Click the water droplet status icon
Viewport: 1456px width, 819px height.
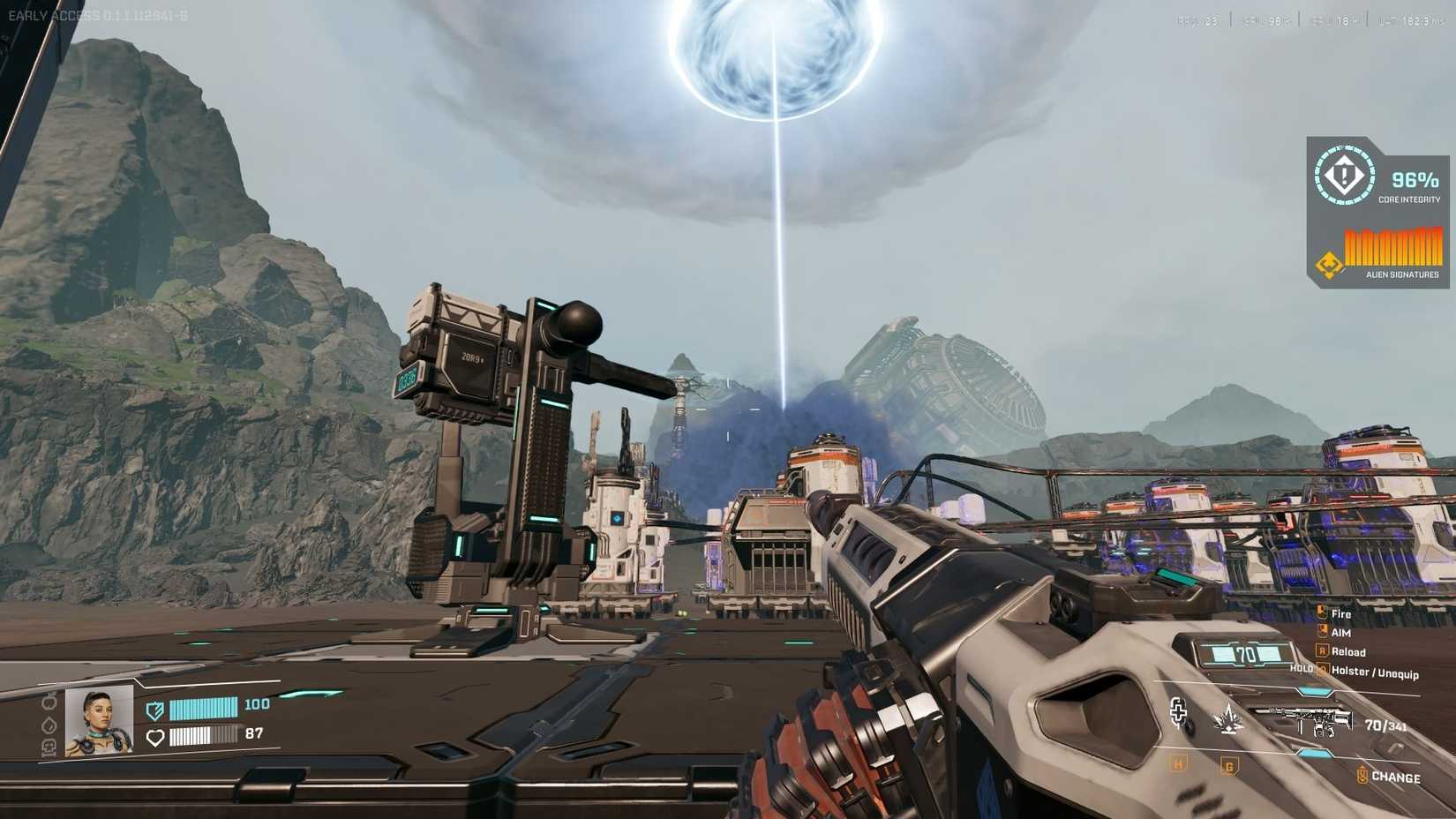pyautogui.click(x=49, y=725)
